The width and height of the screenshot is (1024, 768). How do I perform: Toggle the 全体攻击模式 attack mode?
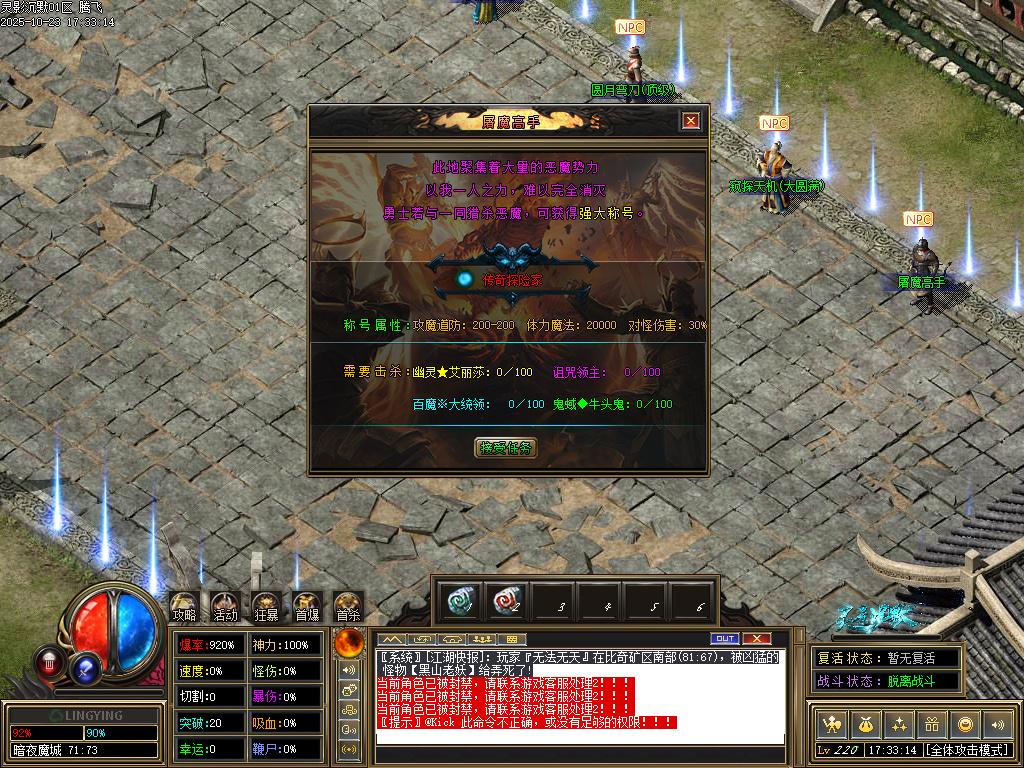click(x=967, y=749)
